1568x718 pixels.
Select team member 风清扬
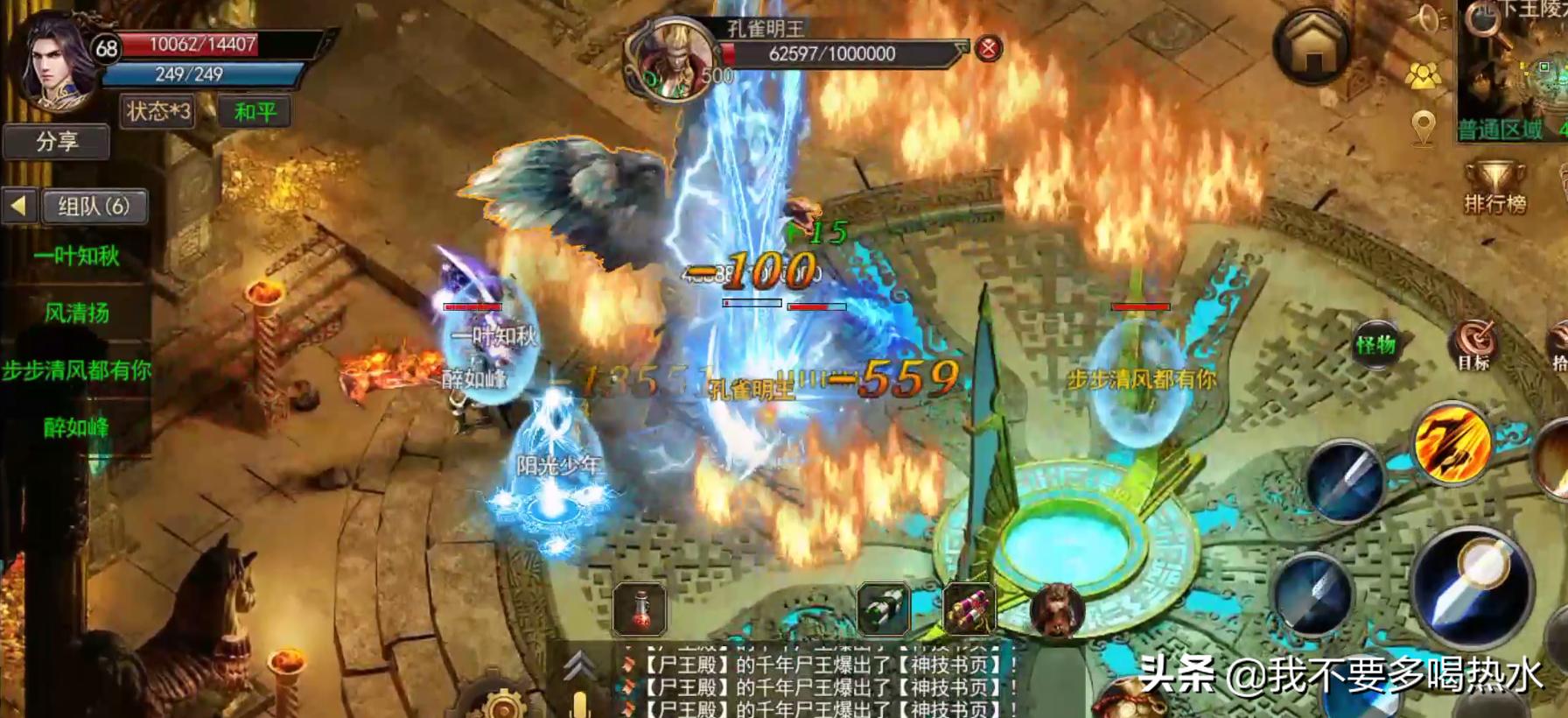click(x=77, y=313)
